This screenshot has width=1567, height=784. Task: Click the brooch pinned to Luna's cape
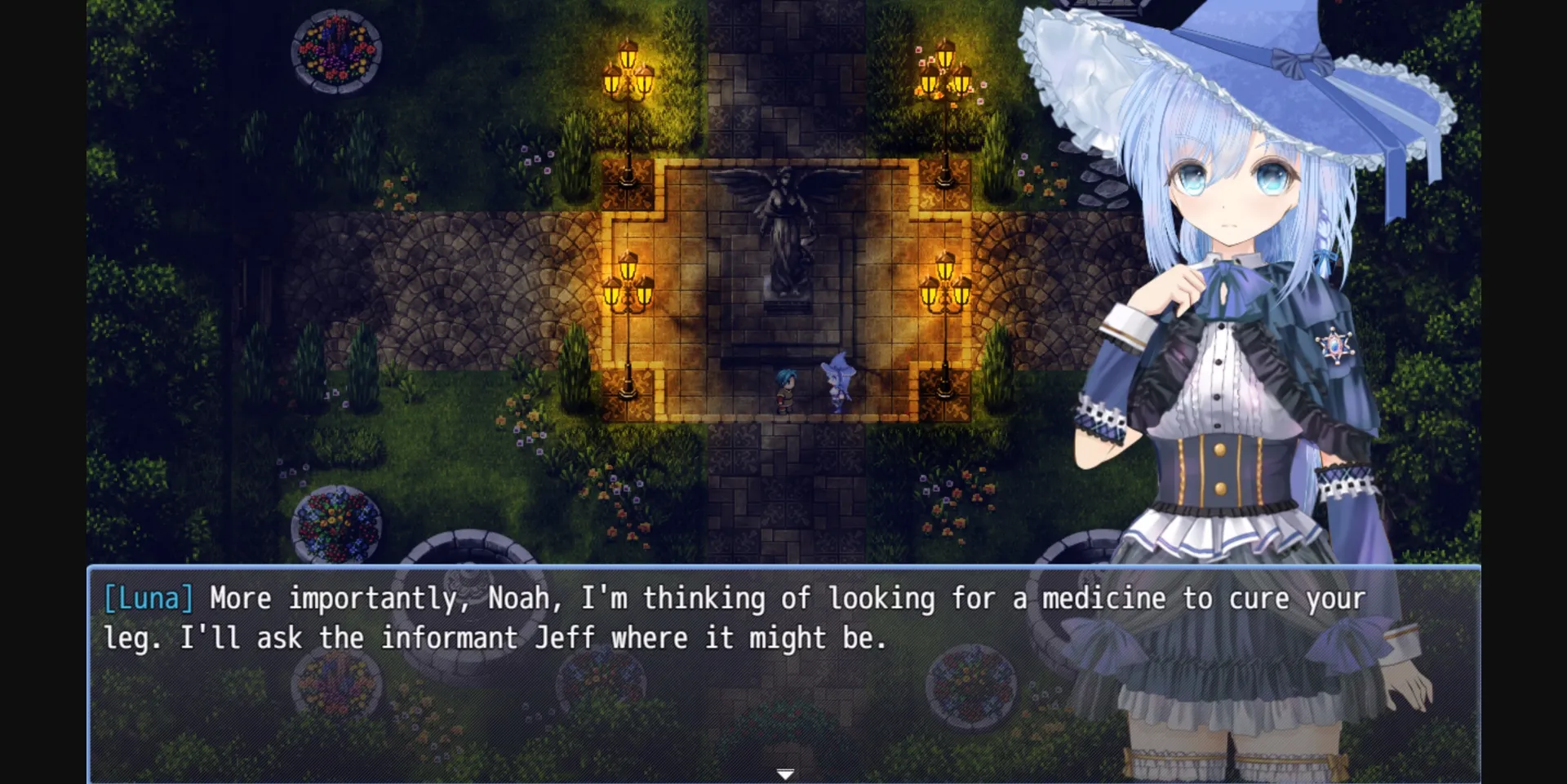coord(1336,347)
